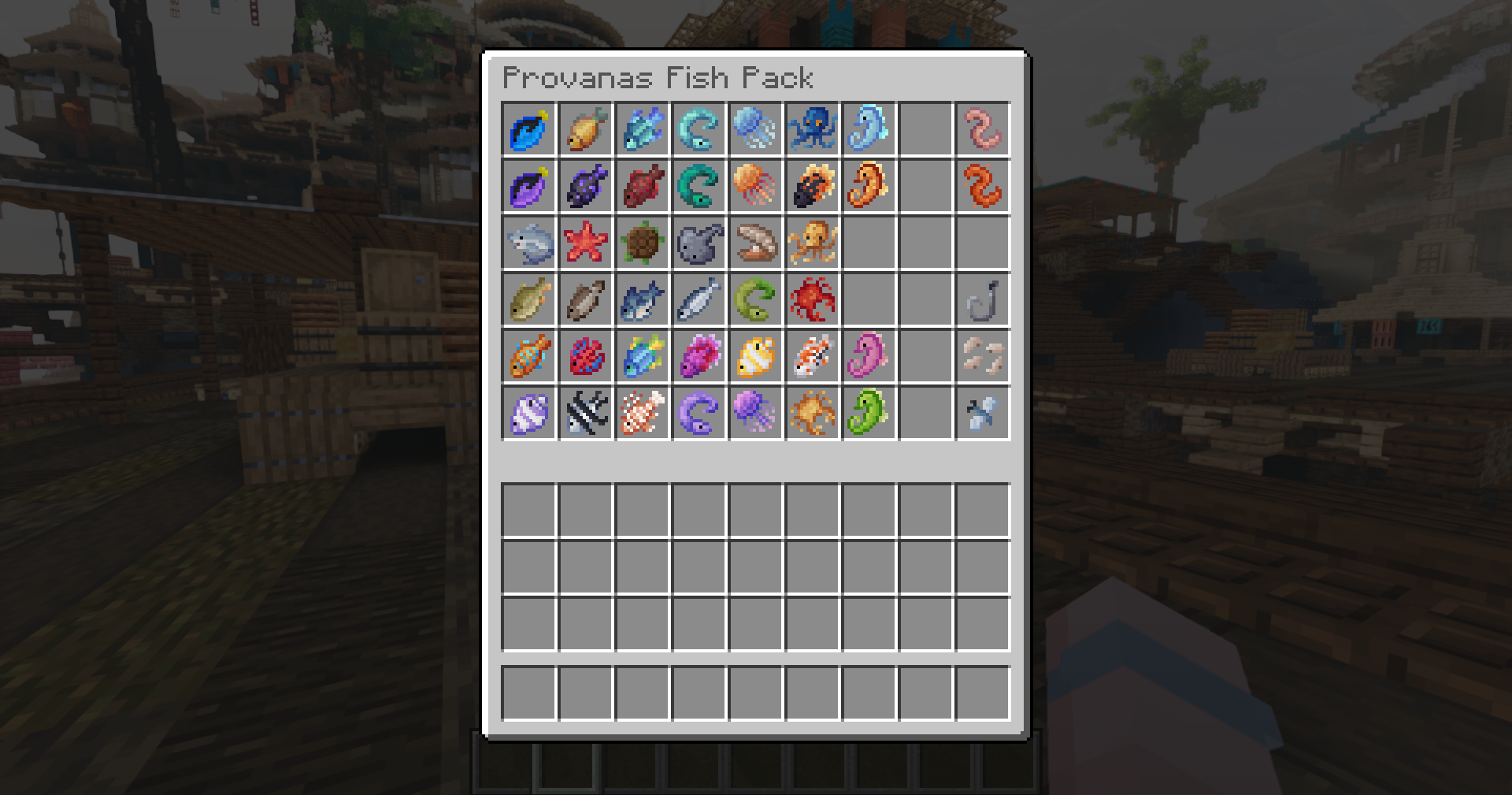Pick up the purple jellyfish
Screen dimensions: 1512x795
click(x=755, y=413)
